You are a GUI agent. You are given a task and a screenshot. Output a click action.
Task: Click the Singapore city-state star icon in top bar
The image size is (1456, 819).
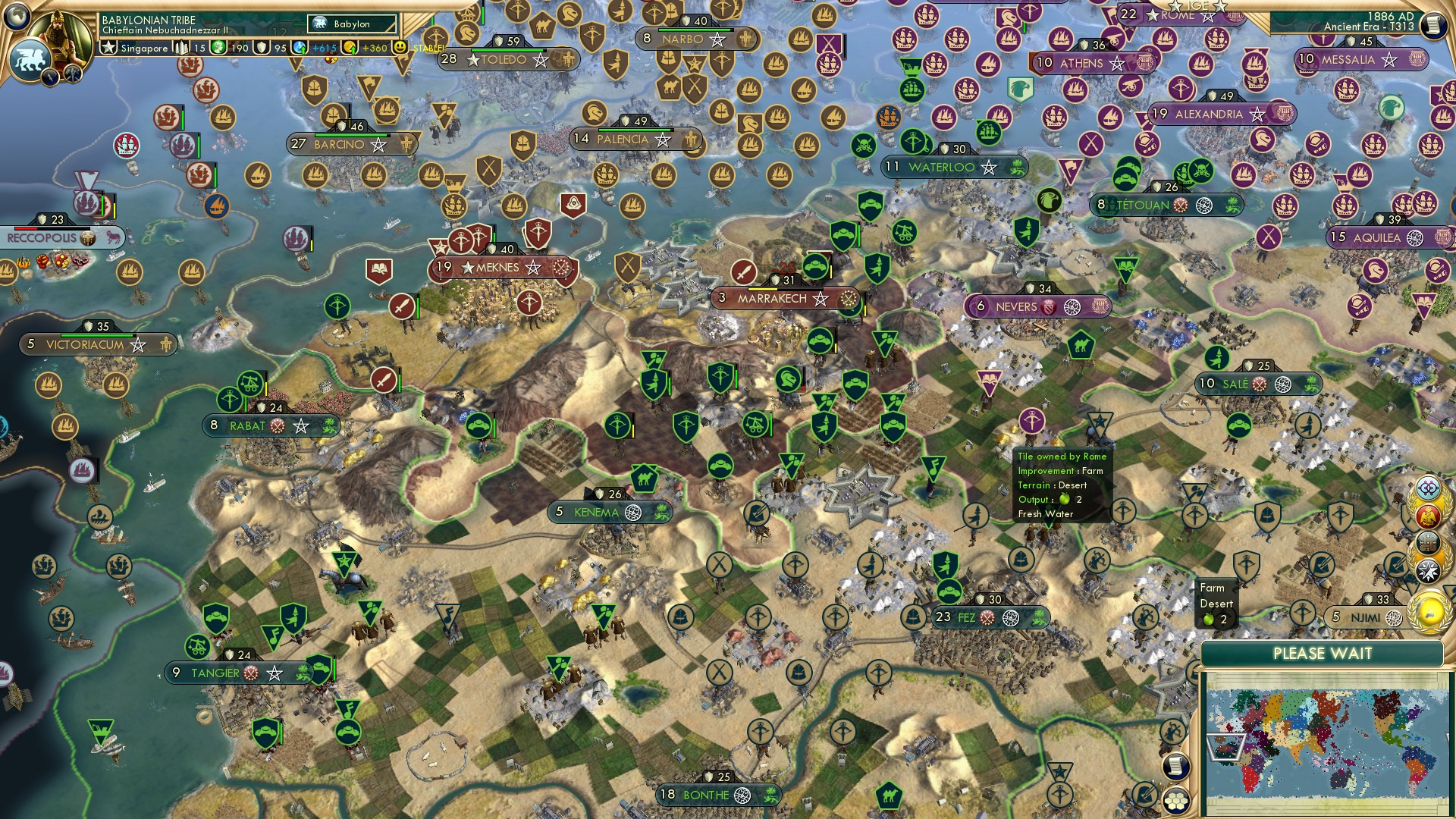click(x=108, y=47)
